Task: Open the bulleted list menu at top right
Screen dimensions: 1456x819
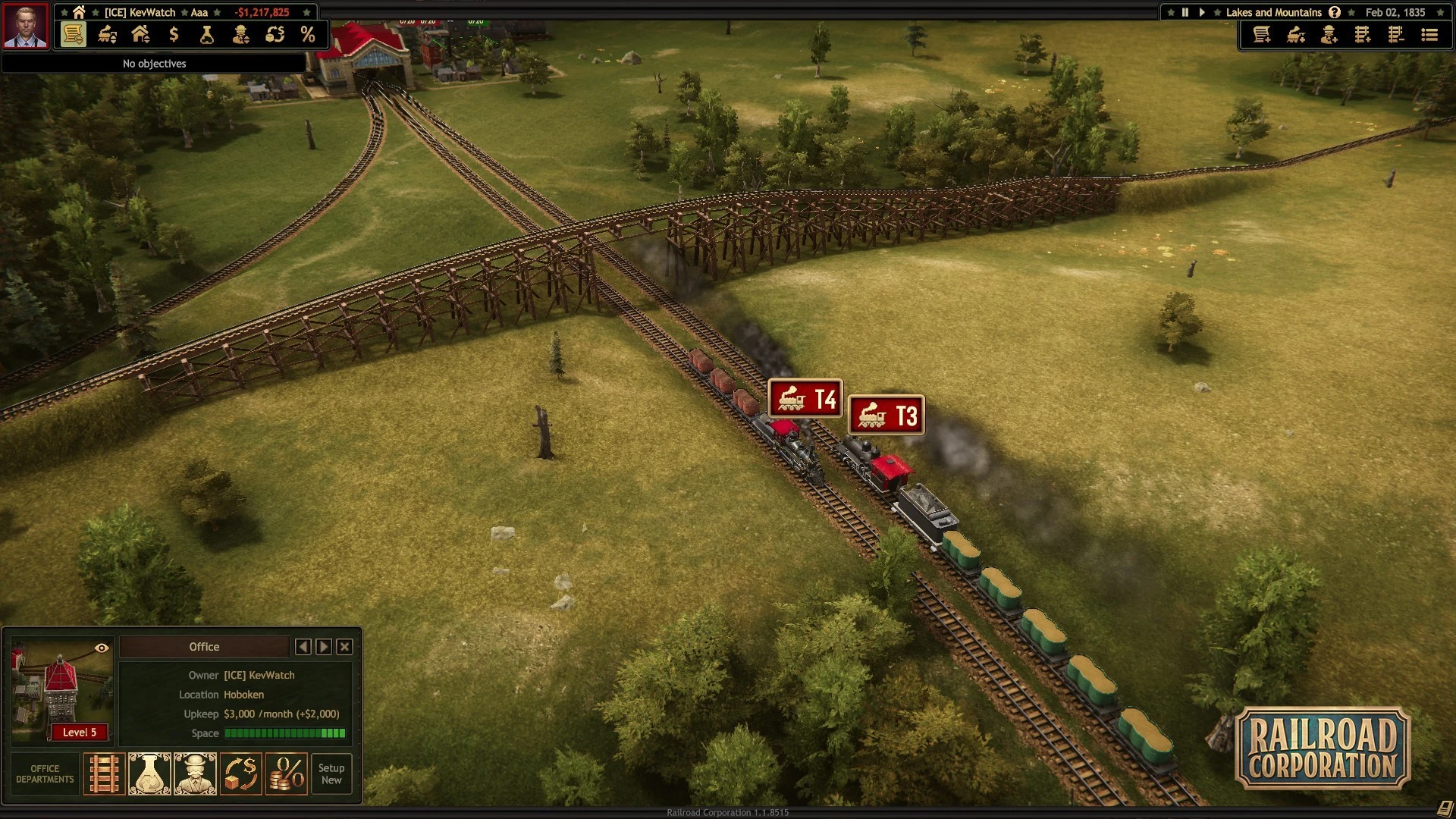Action: click(x=1429, y=35)
